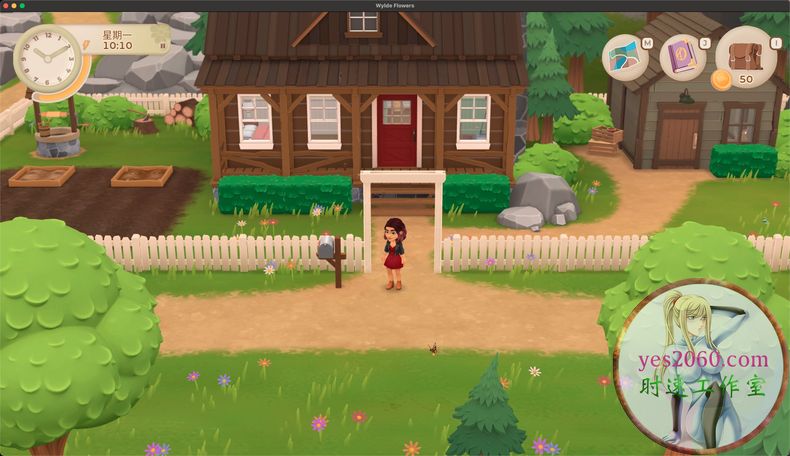Open the map icon

[627, 57]
